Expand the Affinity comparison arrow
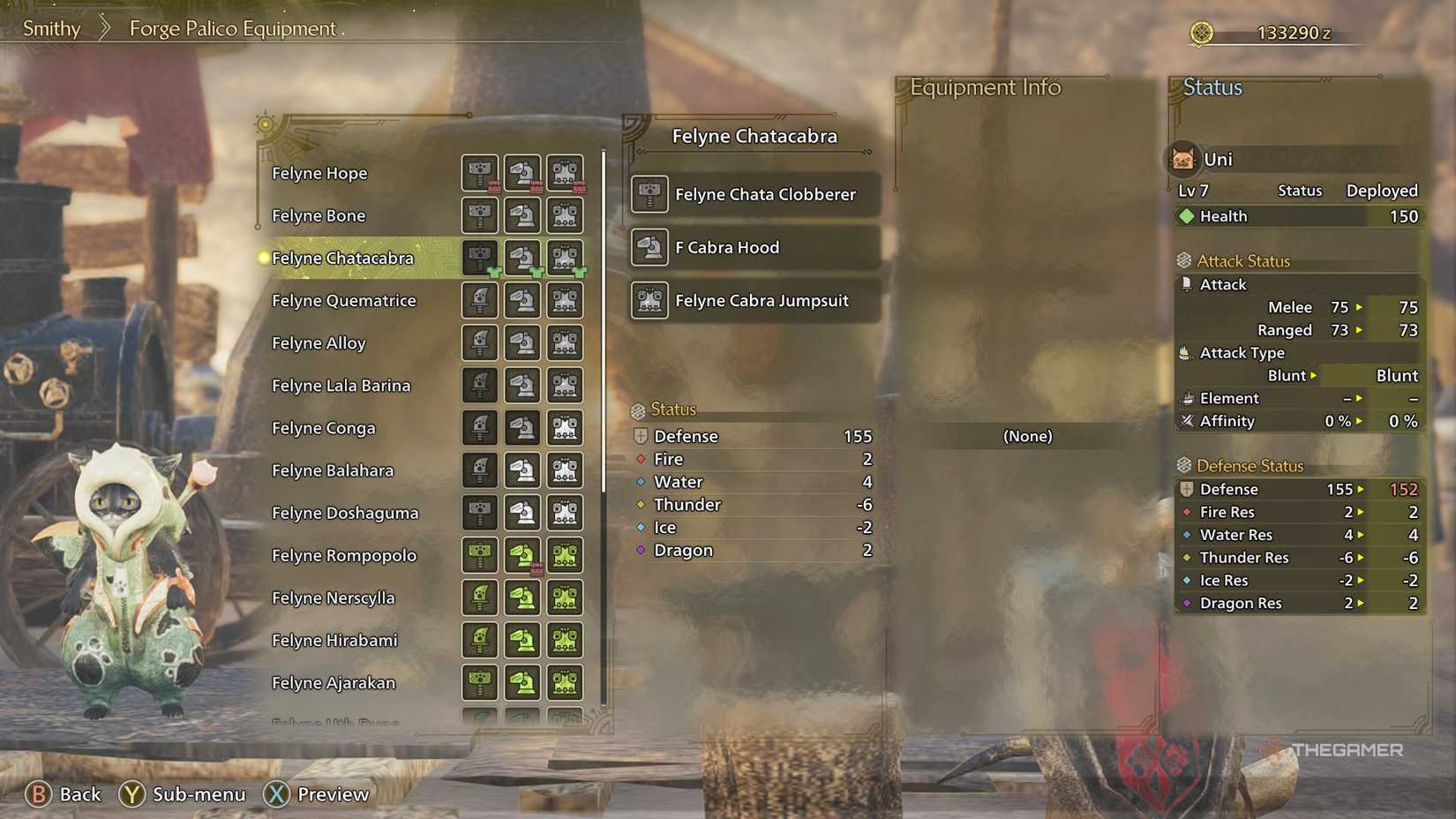This screenshot has height=819, width=1456. [x=1357, y=421]
